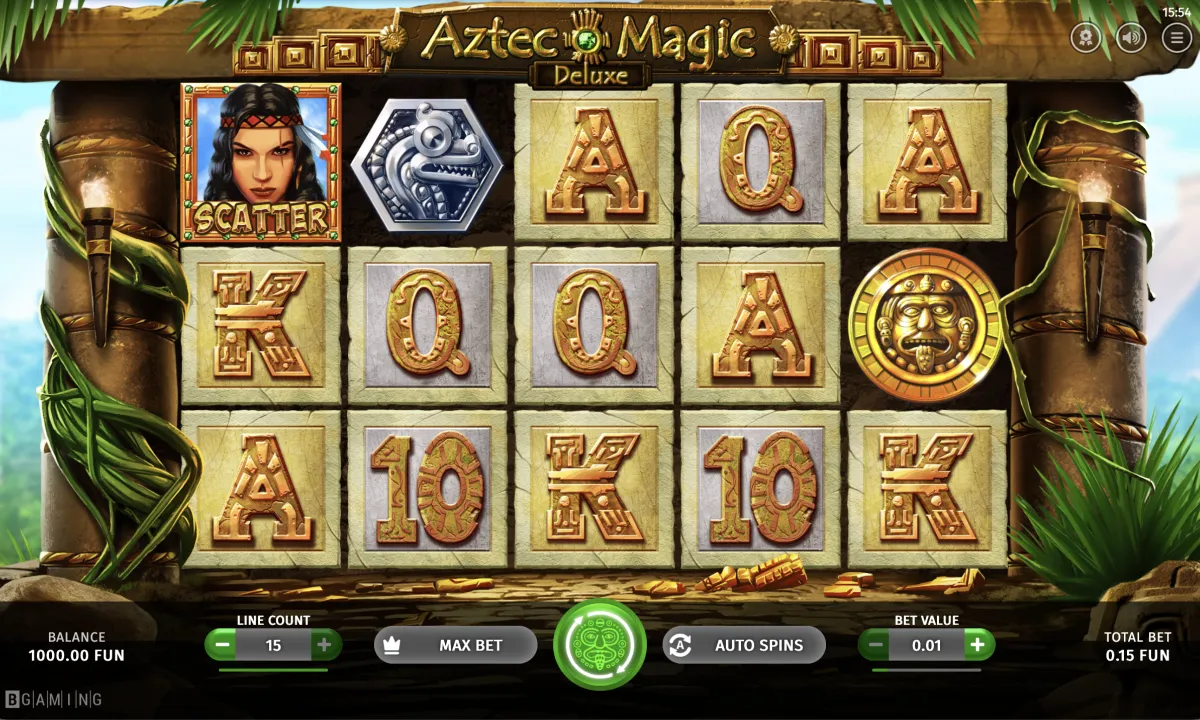Spin the reels with the green mask button

600,645
